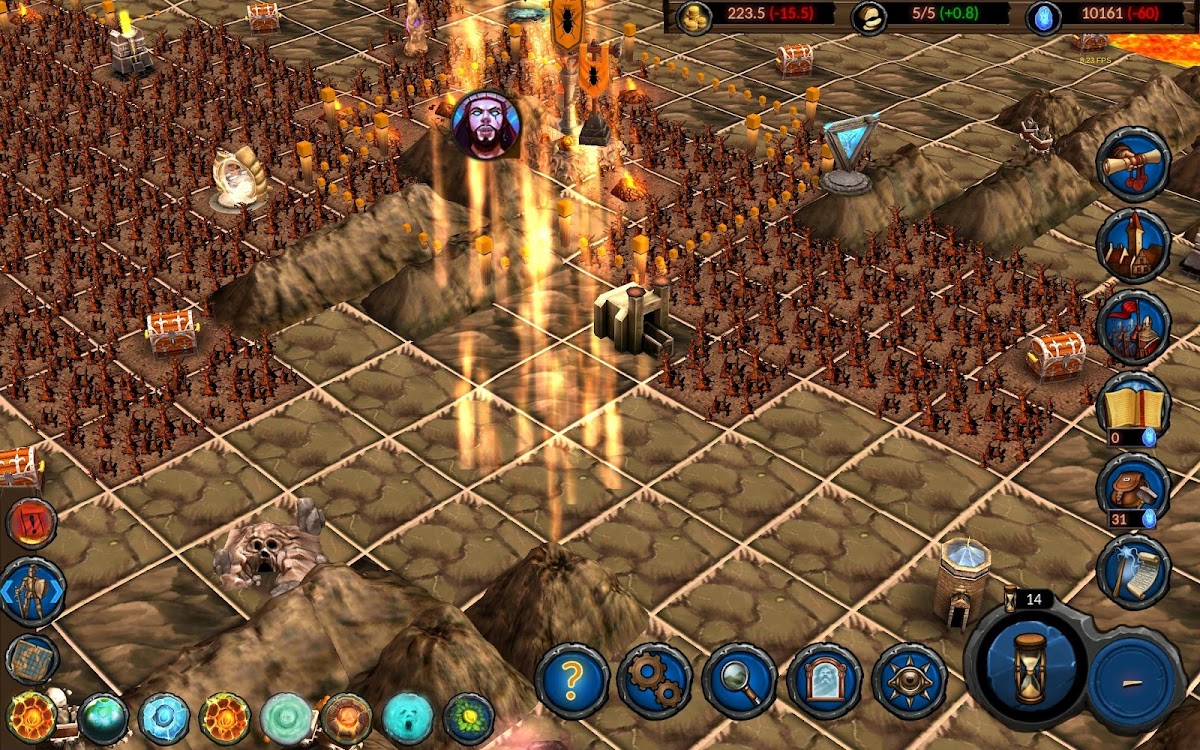Screen dimensions: 1200x750
Task: Open the framed portrait mirror button
Action: click(x=824, y=681)
